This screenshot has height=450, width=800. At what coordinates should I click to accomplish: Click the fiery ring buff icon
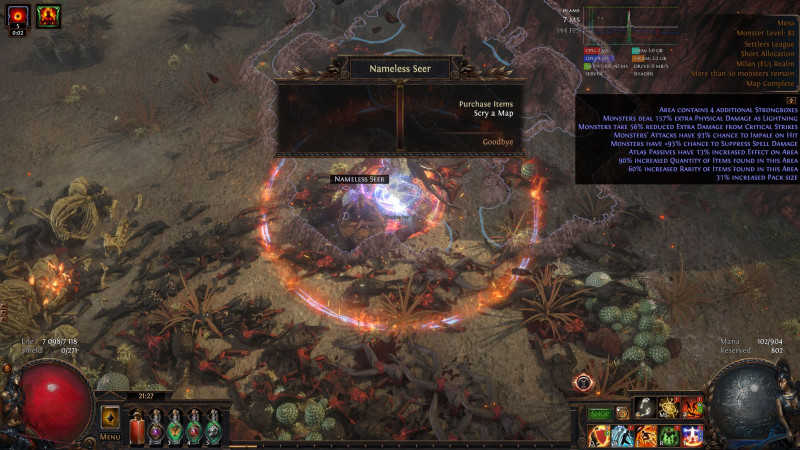point(18,15)
